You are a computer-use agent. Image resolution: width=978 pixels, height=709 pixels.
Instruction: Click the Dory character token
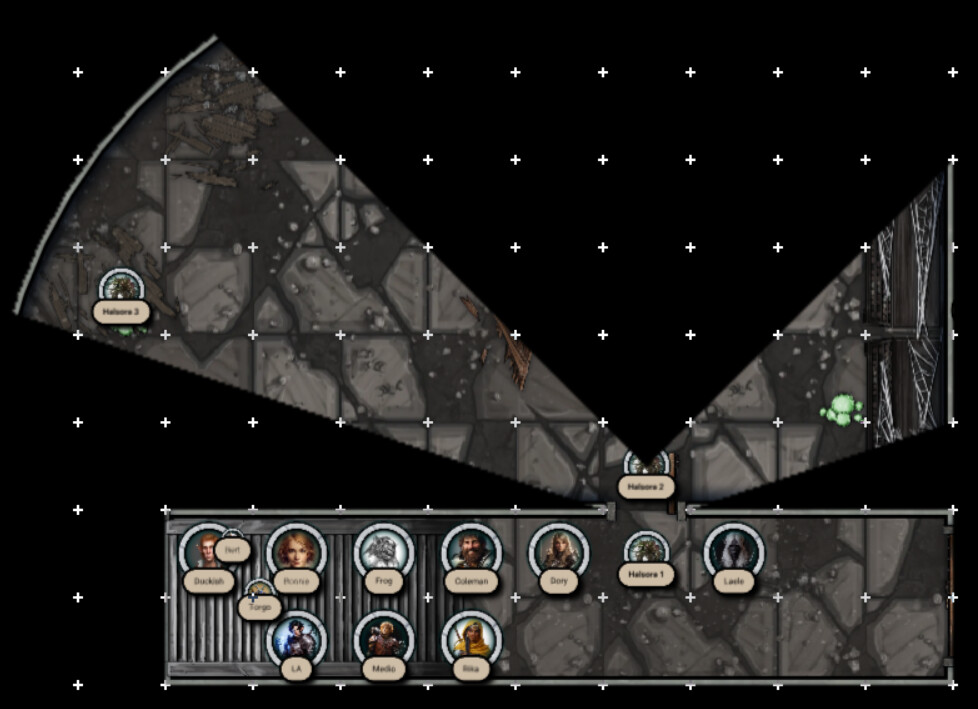(558, 552)
